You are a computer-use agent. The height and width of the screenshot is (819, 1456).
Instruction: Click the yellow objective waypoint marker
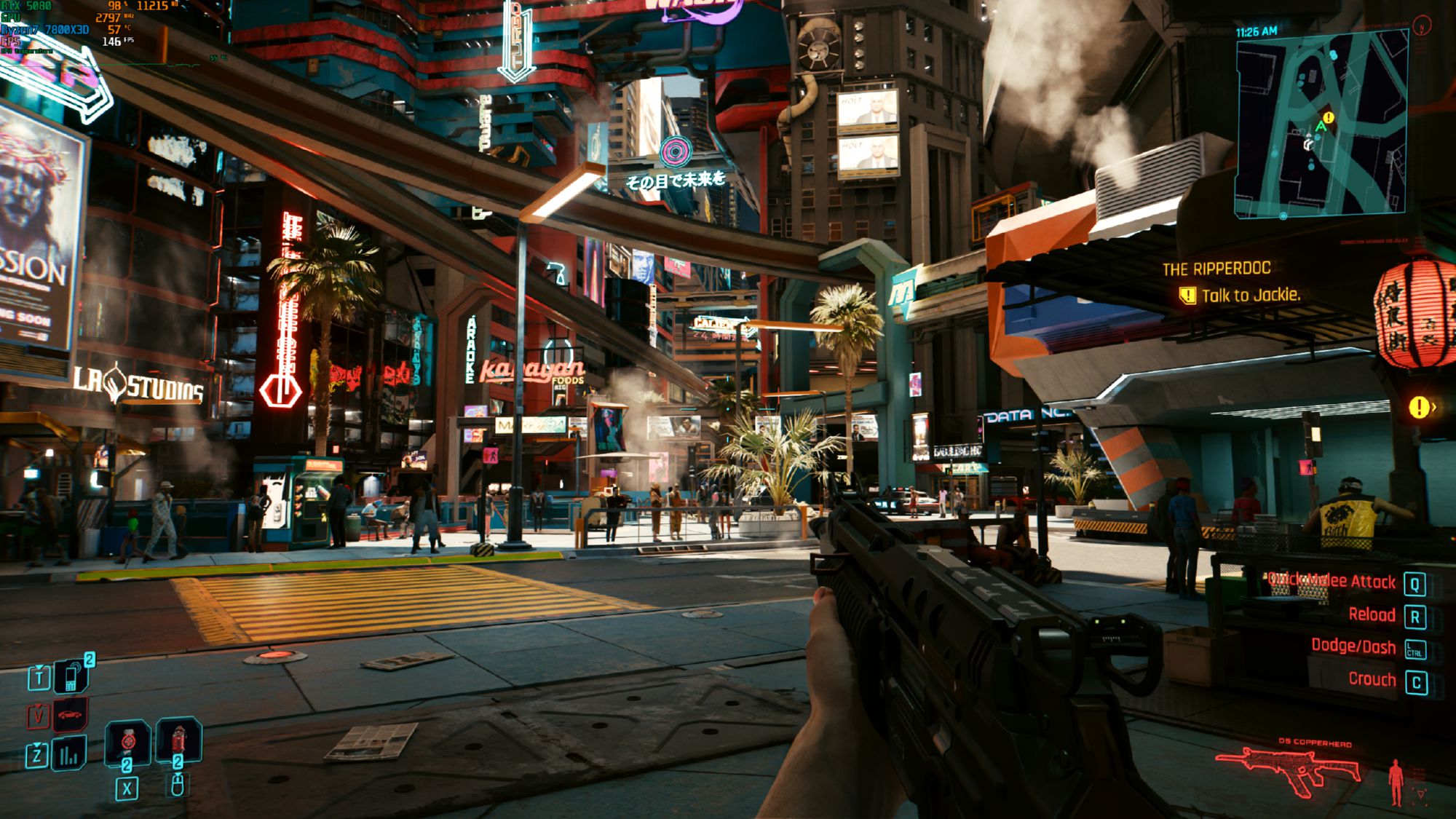pos(1418,407)
